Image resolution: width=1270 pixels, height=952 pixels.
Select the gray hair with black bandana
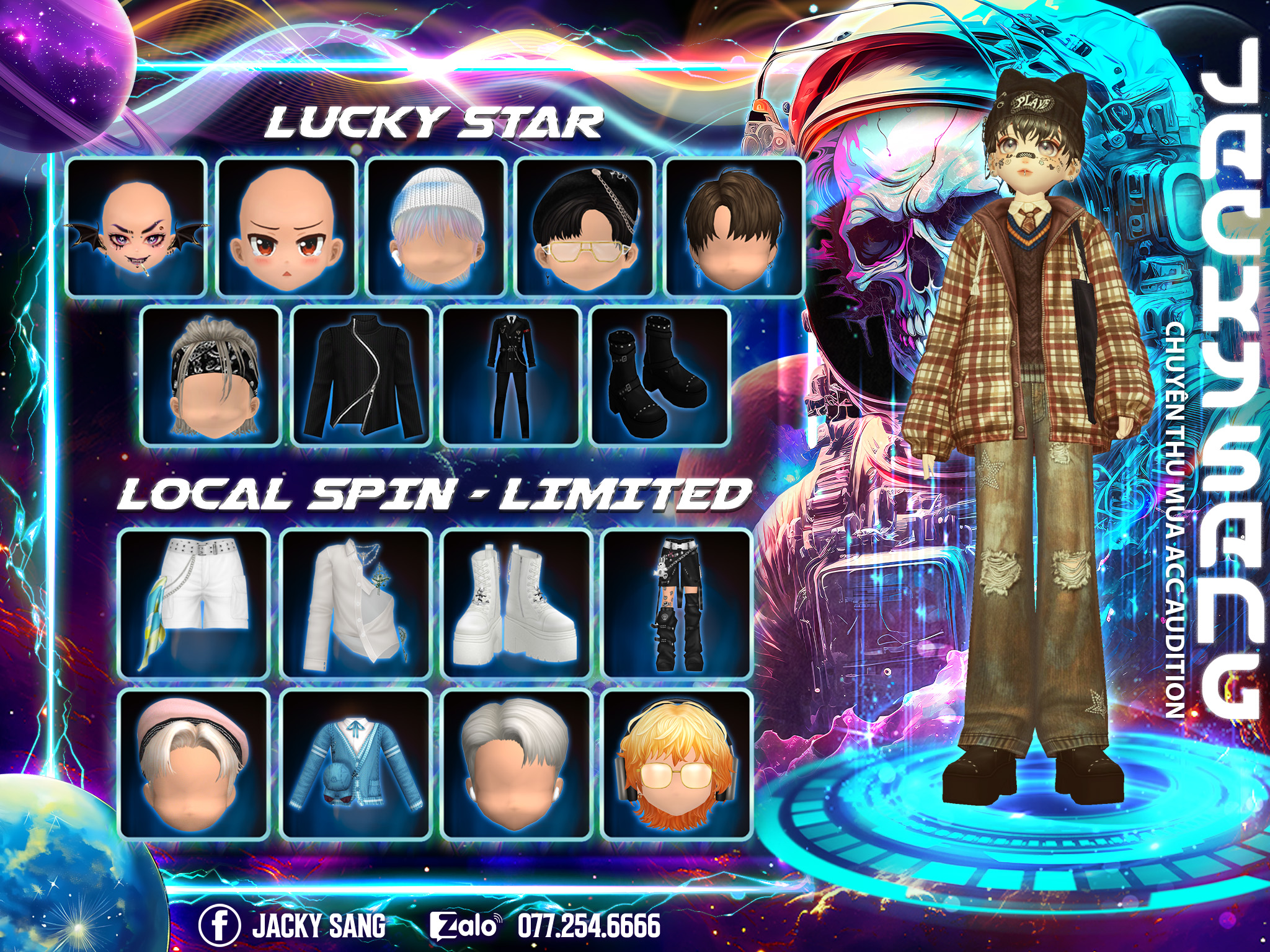211,376
